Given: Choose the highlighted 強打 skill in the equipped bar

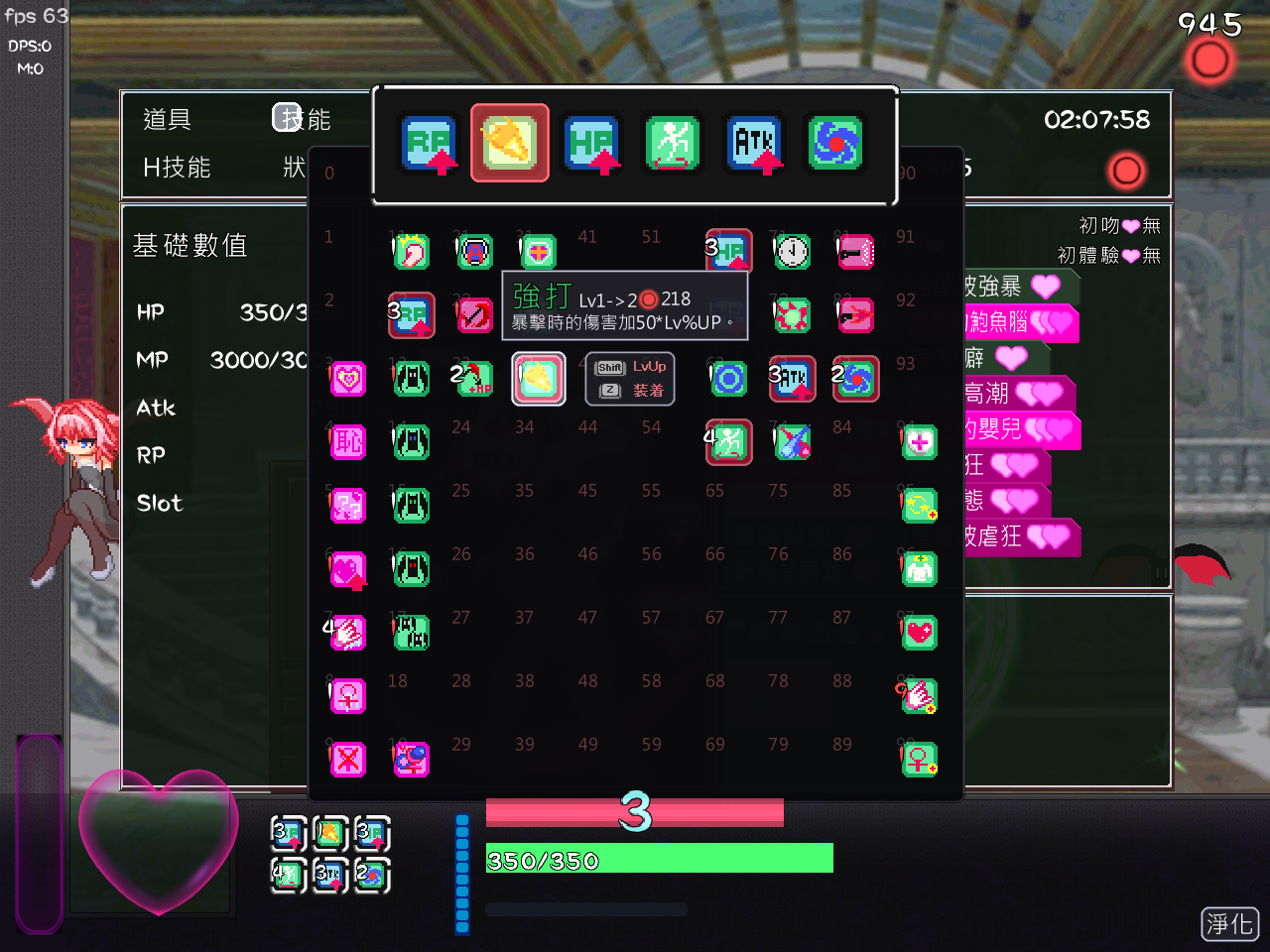Looking at the screenshot, I should click(509, 144).
